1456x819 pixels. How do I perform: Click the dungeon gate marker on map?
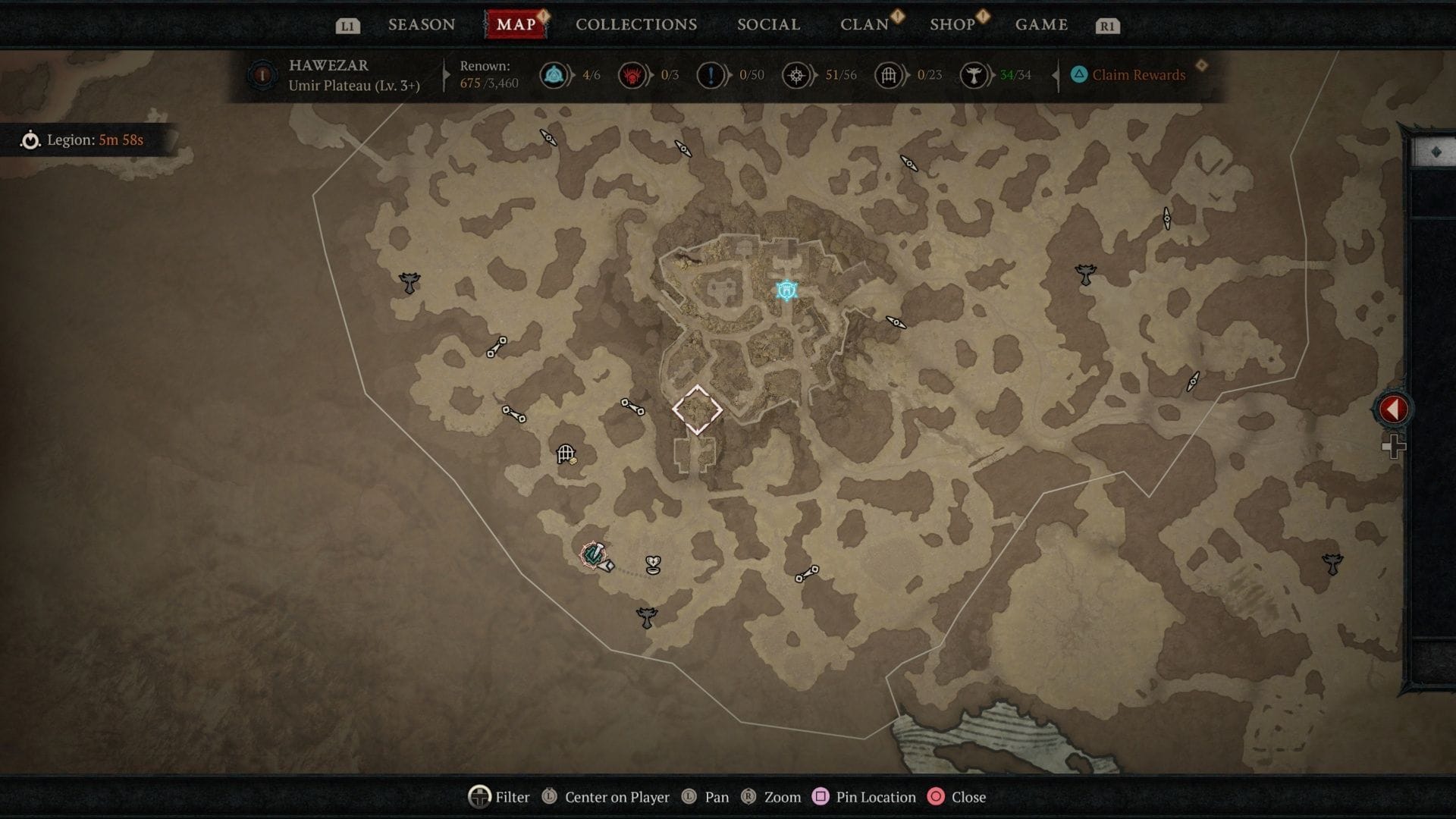[x=566, y=454]
